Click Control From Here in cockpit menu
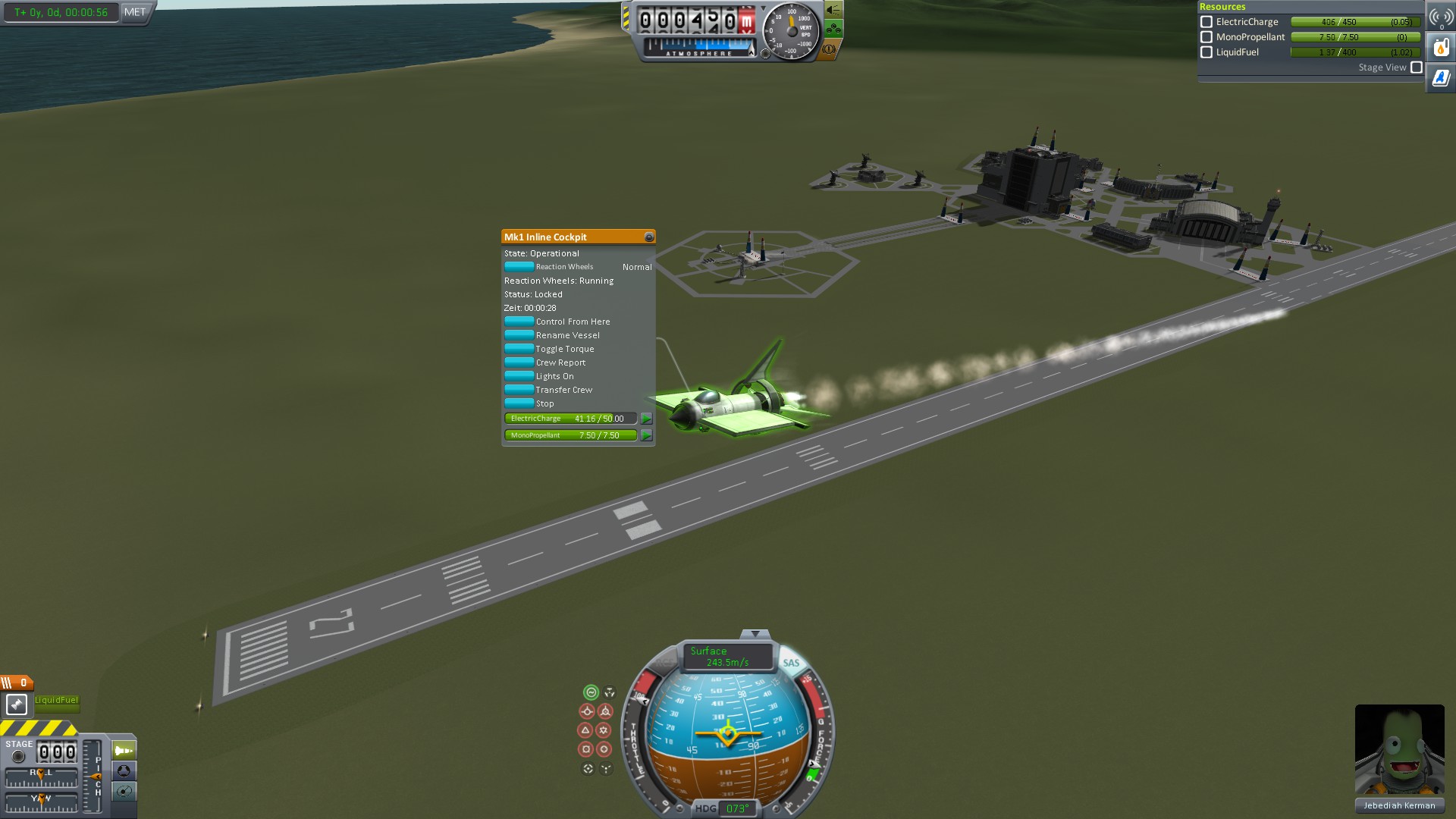Image resolution: width=1456 pixels, height=819 pixels. coord(519,322)
